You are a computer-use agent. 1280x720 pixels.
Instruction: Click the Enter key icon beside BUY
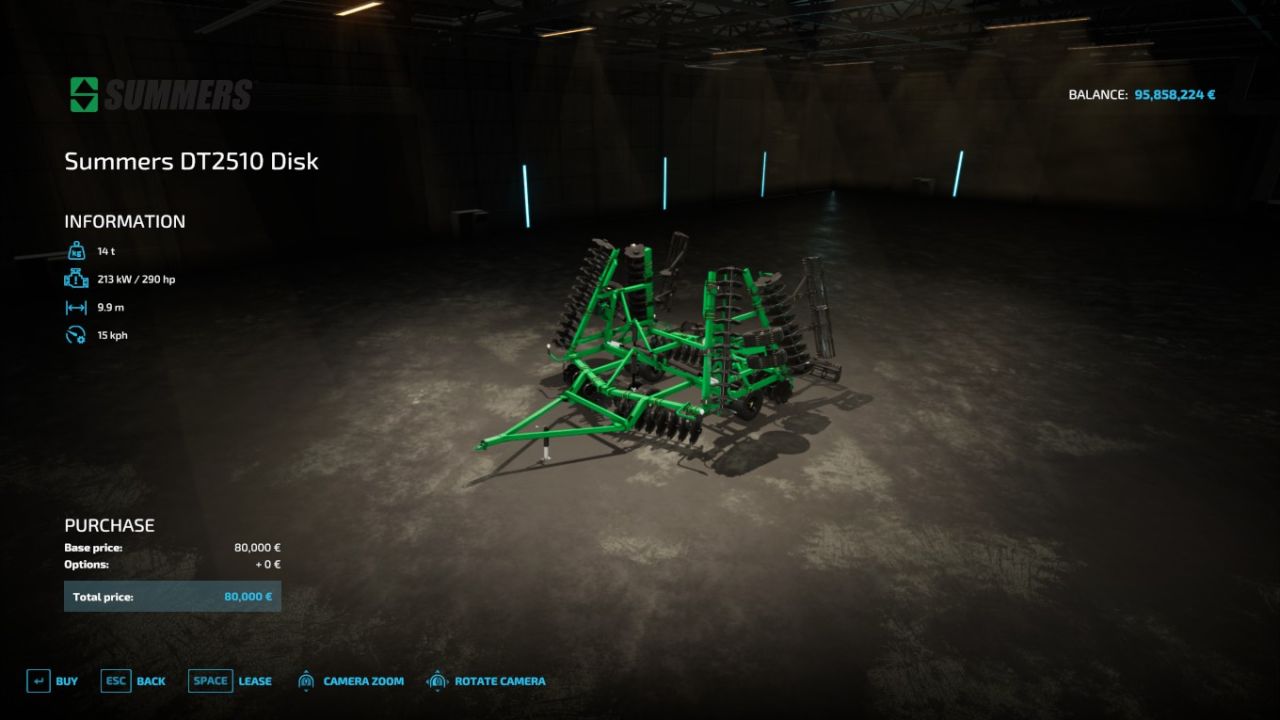pos(38,680)
